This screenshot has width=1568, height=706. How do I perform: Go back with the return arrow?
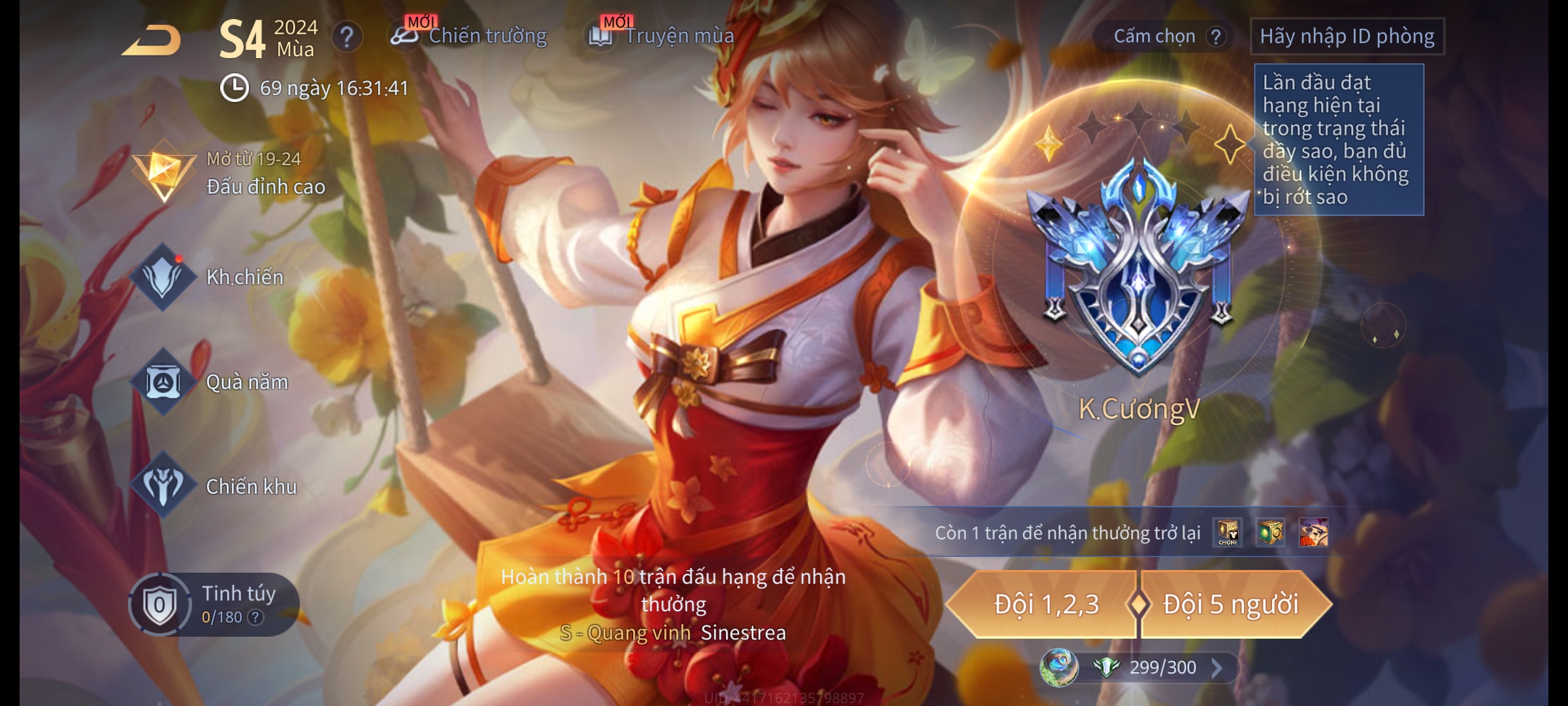click(152, 41)
